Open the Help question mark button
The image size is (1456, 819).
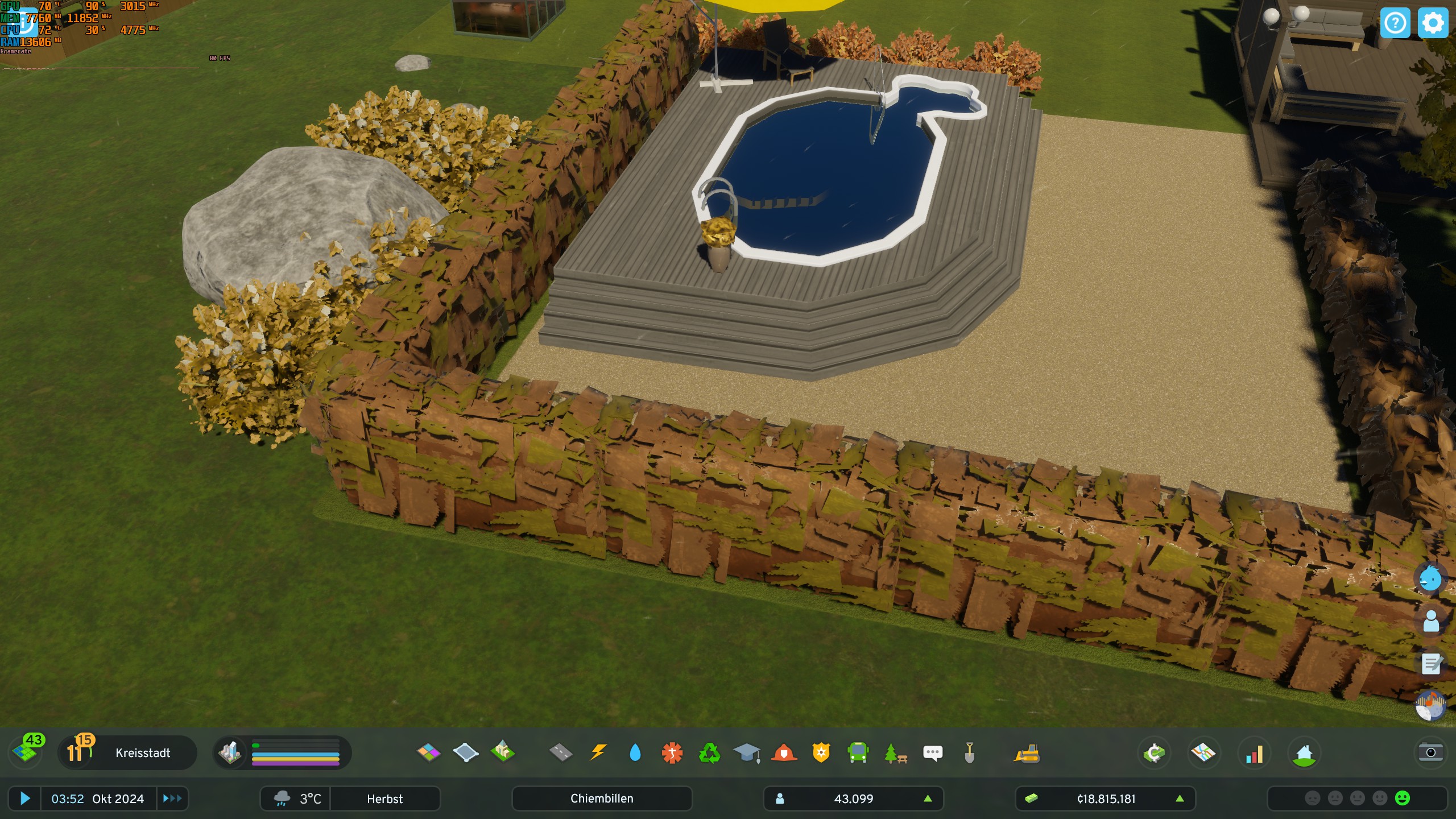click(1396, 23)
